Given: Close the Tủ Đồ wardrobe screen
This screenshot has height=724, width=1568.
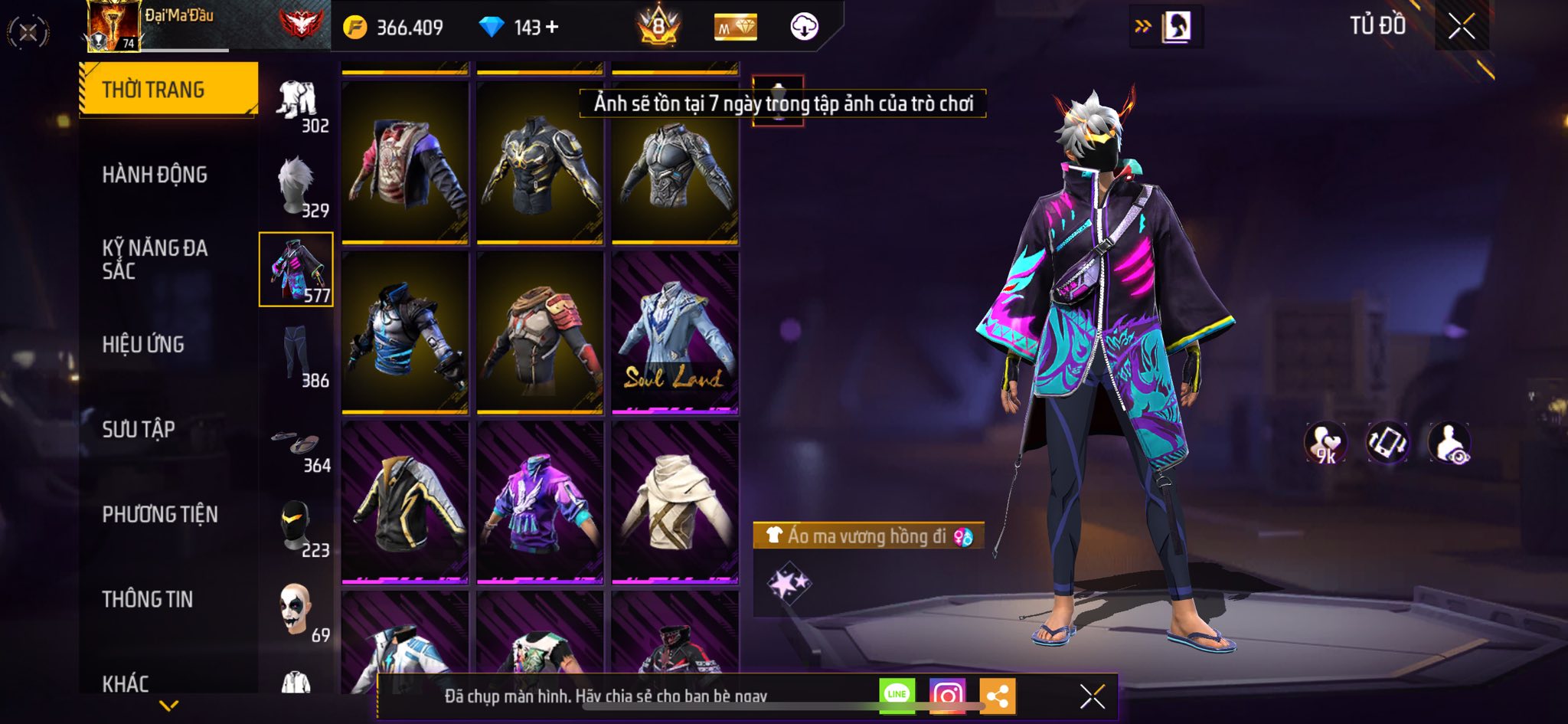Looking at the screenshot, I should tap(1461, 27).
